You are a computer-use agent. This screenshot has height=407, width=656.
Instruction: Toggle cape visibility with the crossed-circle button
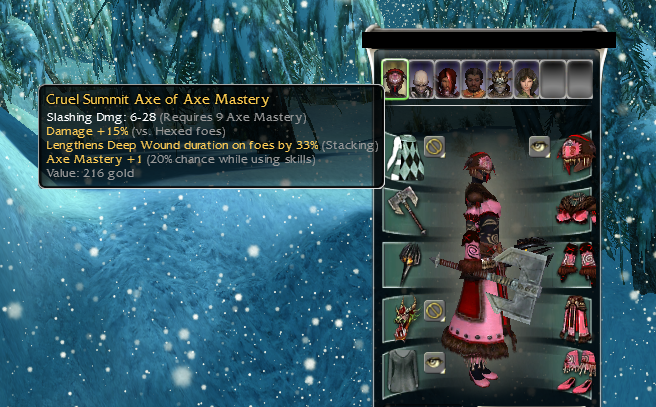pos(434,146)
